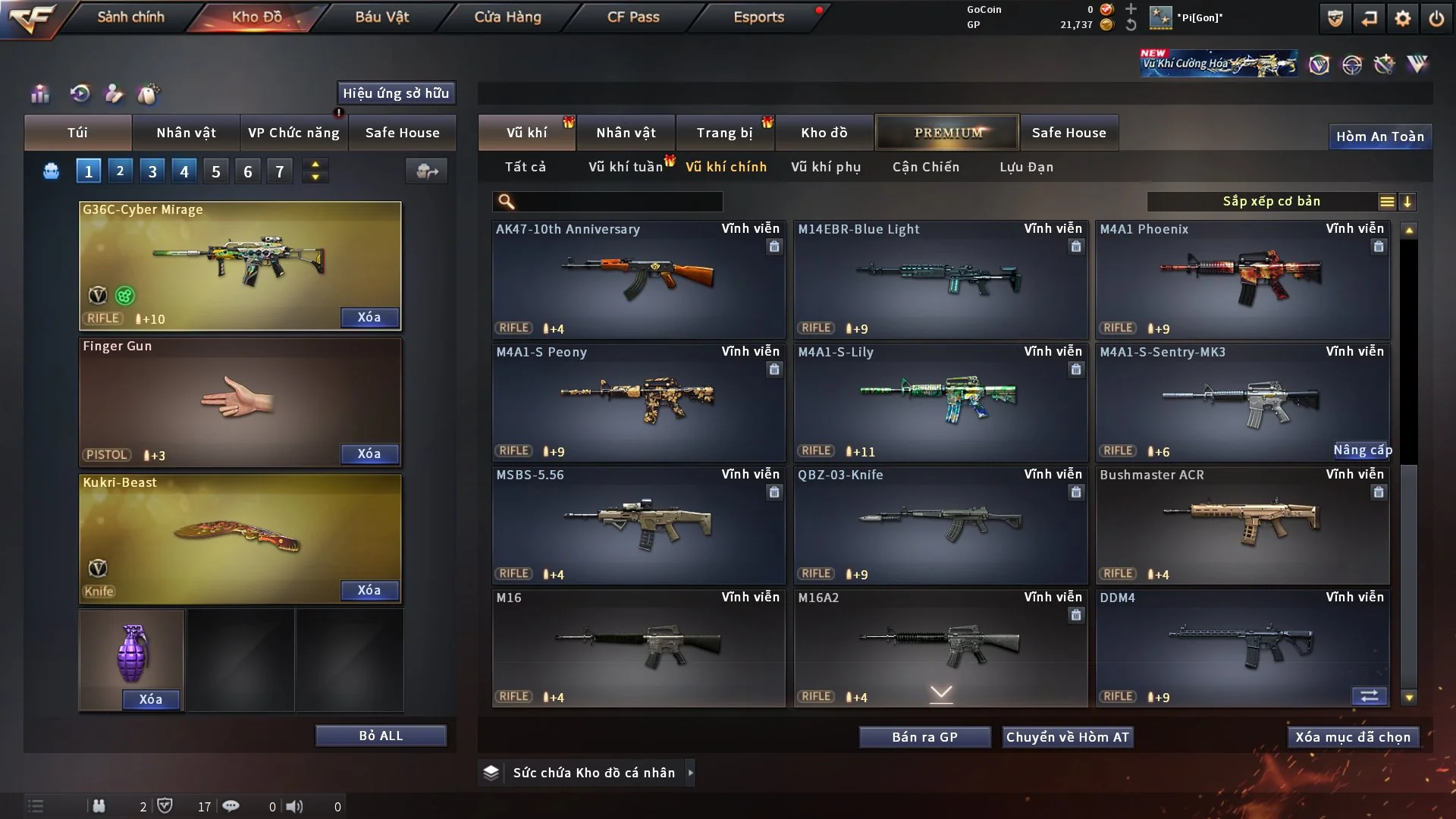1456x819 pixels.
Task: Click the Bỏ ALL button
Action: tap(381, 736)
